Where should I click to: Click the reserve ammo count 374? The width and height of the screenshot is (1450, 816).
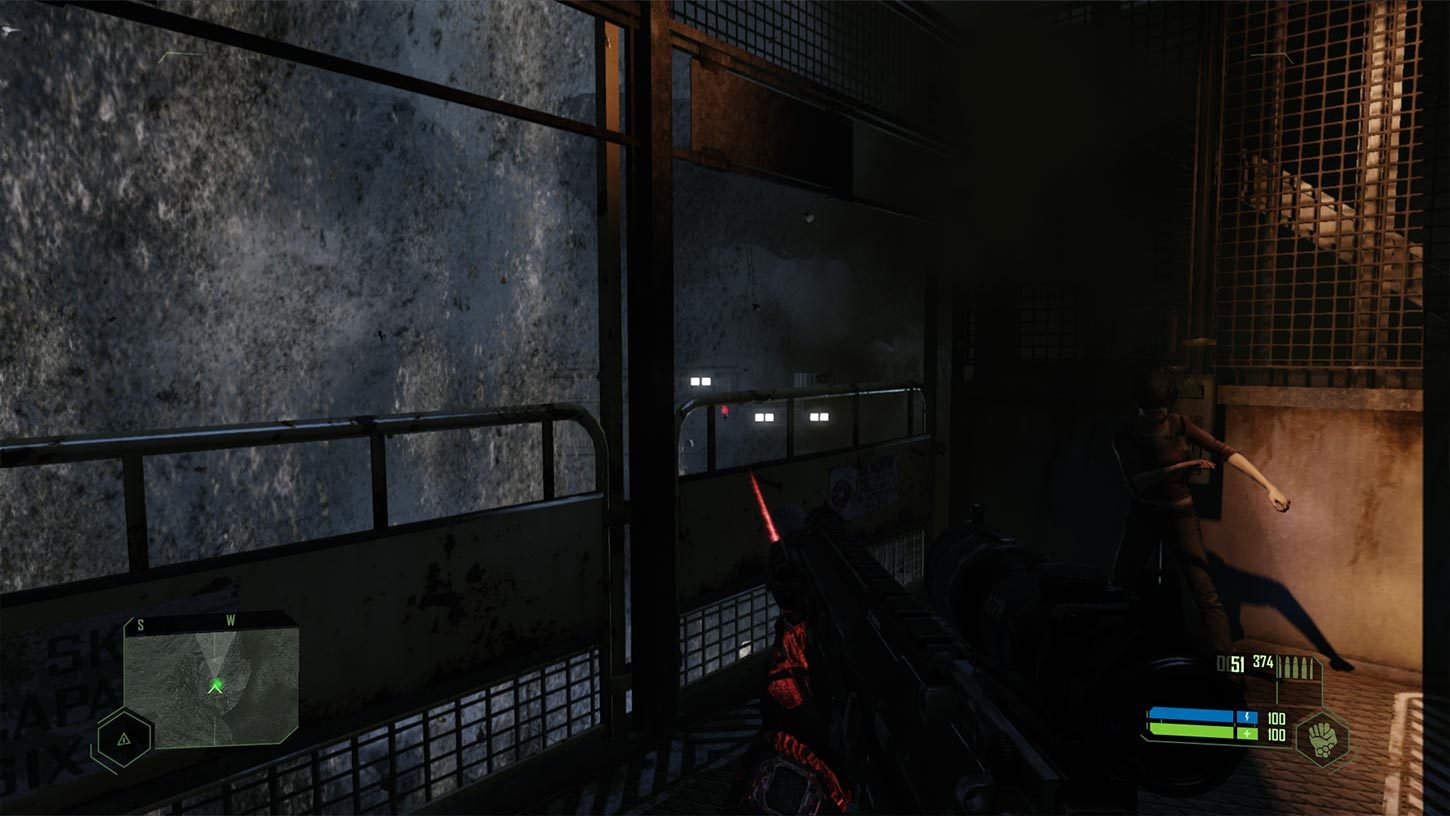1261,662
